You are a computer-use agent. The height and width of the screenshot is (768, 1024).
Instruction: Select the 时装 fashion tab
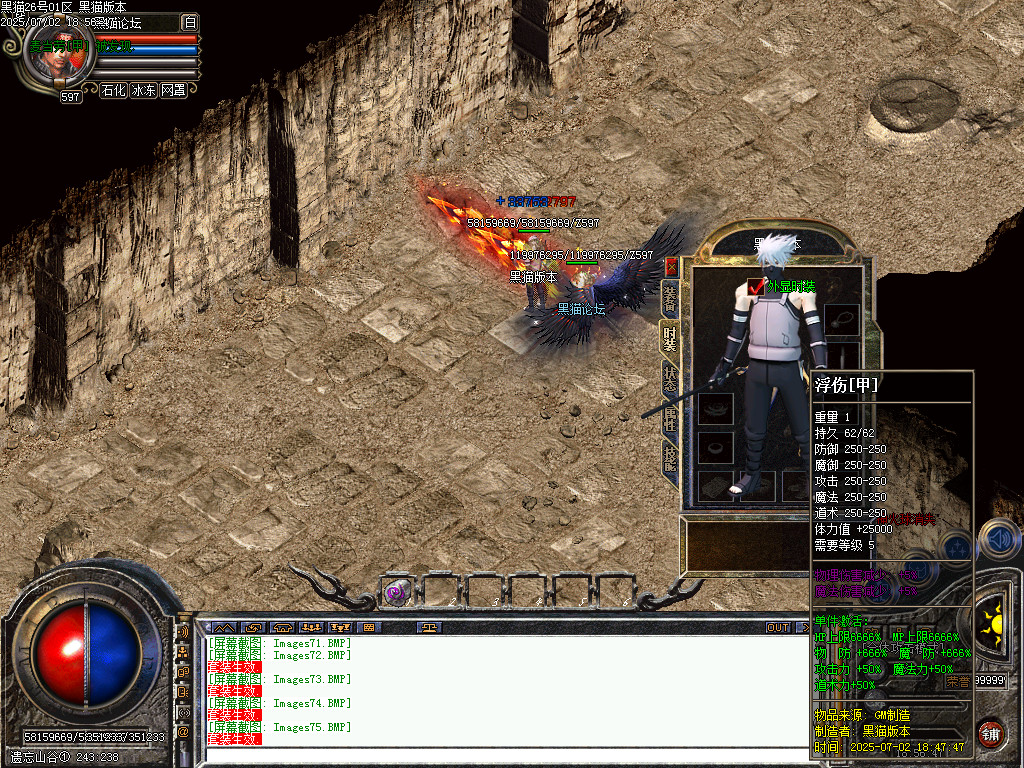click(x=670, y=341)
